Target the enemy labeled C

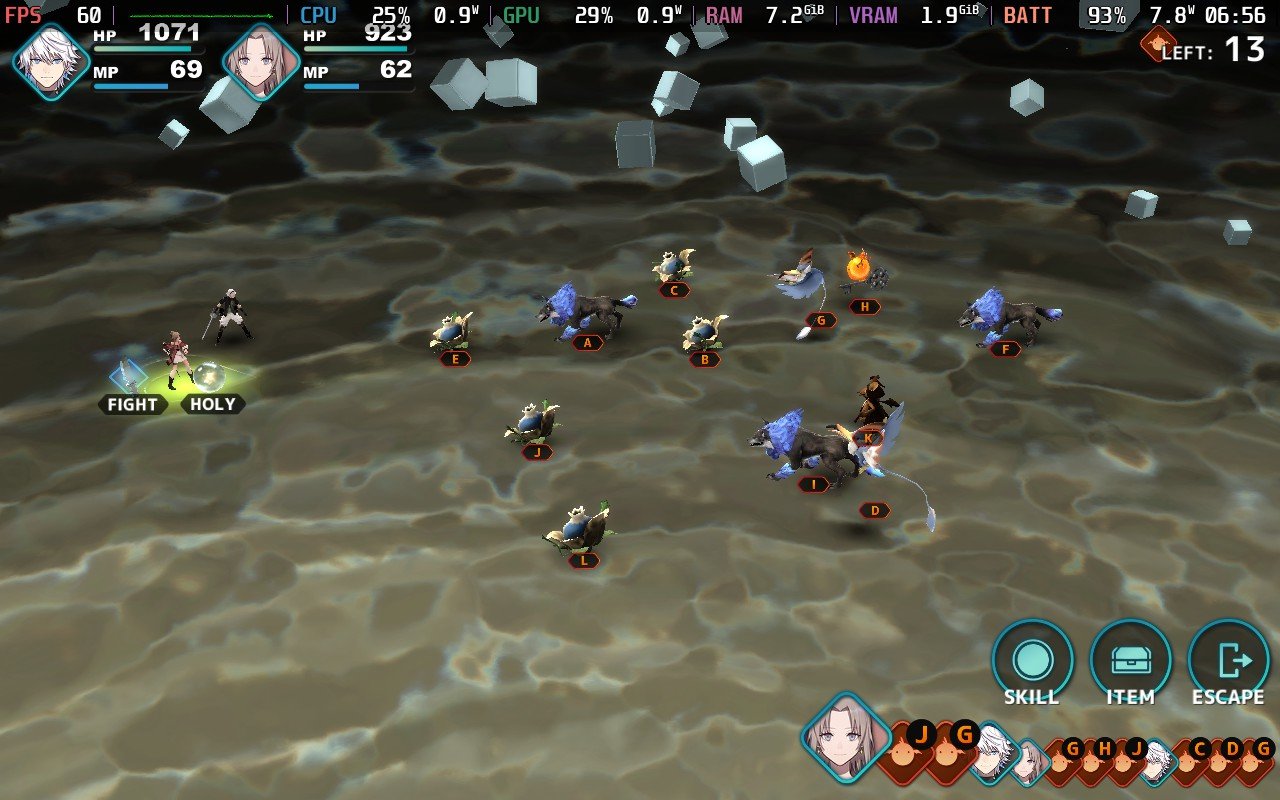point(674,268)
